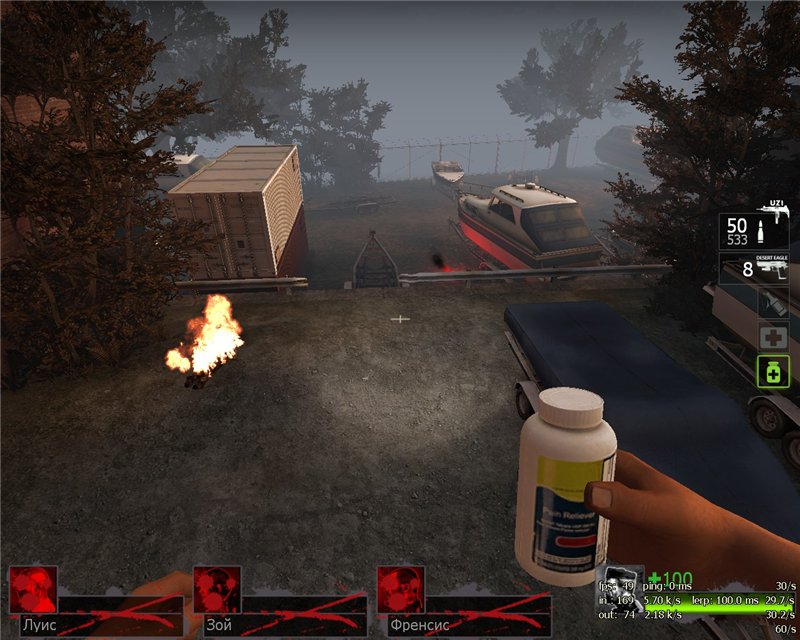Viewport: 800px width, 640px height.
Task: Select the molotov bottle throwable slot
Action: [x=773, y=303]
